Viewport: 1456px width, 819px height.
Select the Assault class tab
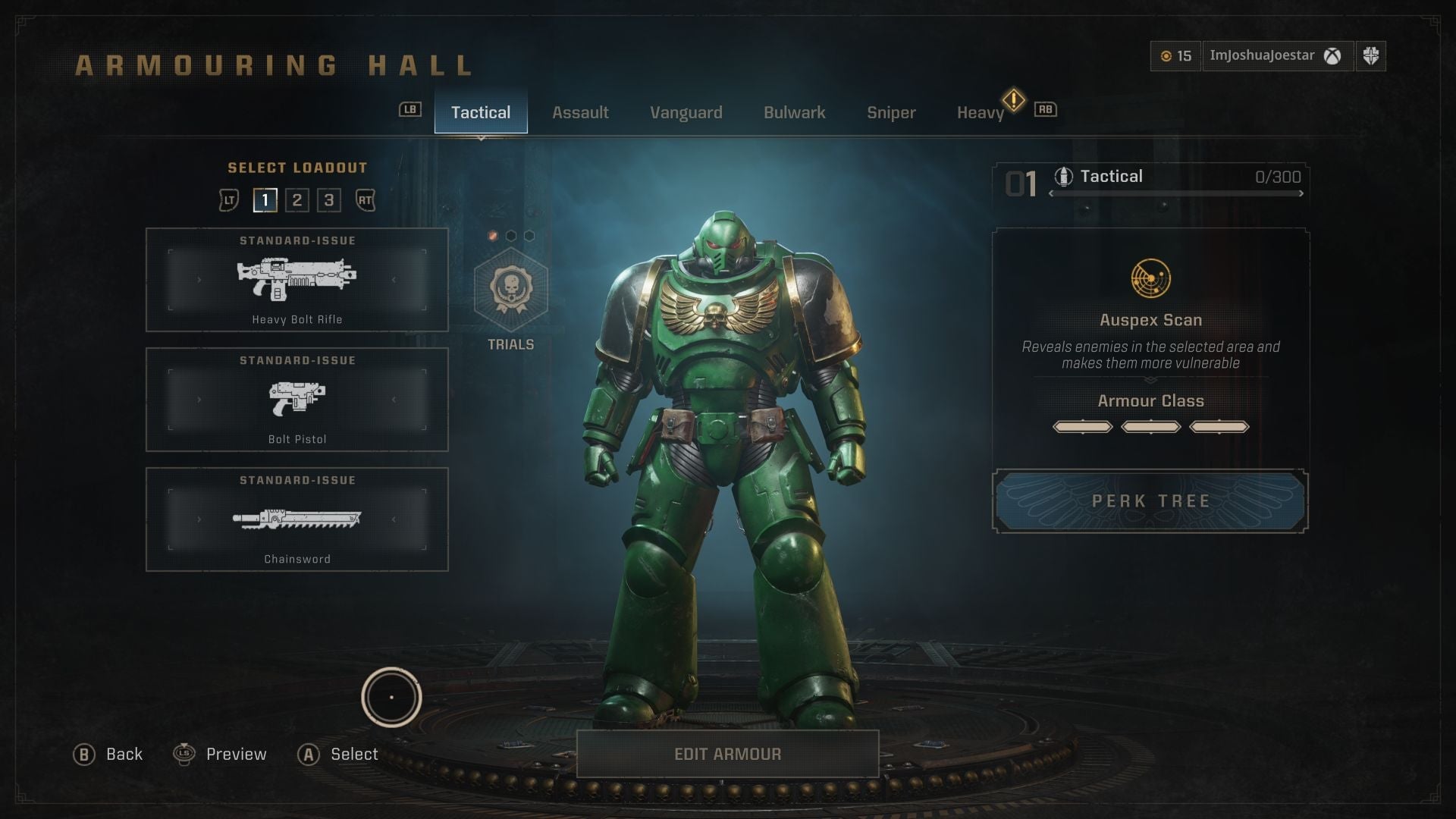pyautogui.click(x=580, y=112)
